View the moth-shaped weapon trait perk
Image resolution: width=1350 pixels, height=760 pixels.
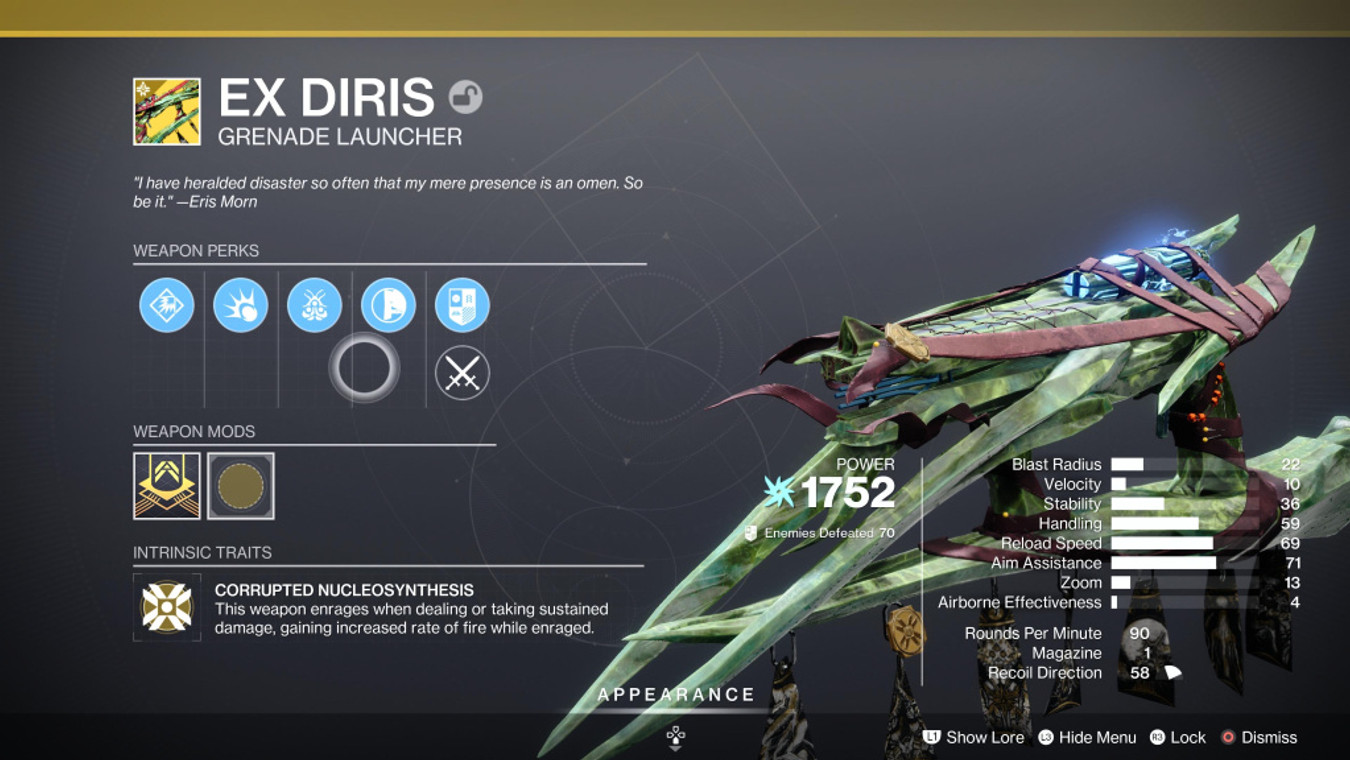pos(314,305)
